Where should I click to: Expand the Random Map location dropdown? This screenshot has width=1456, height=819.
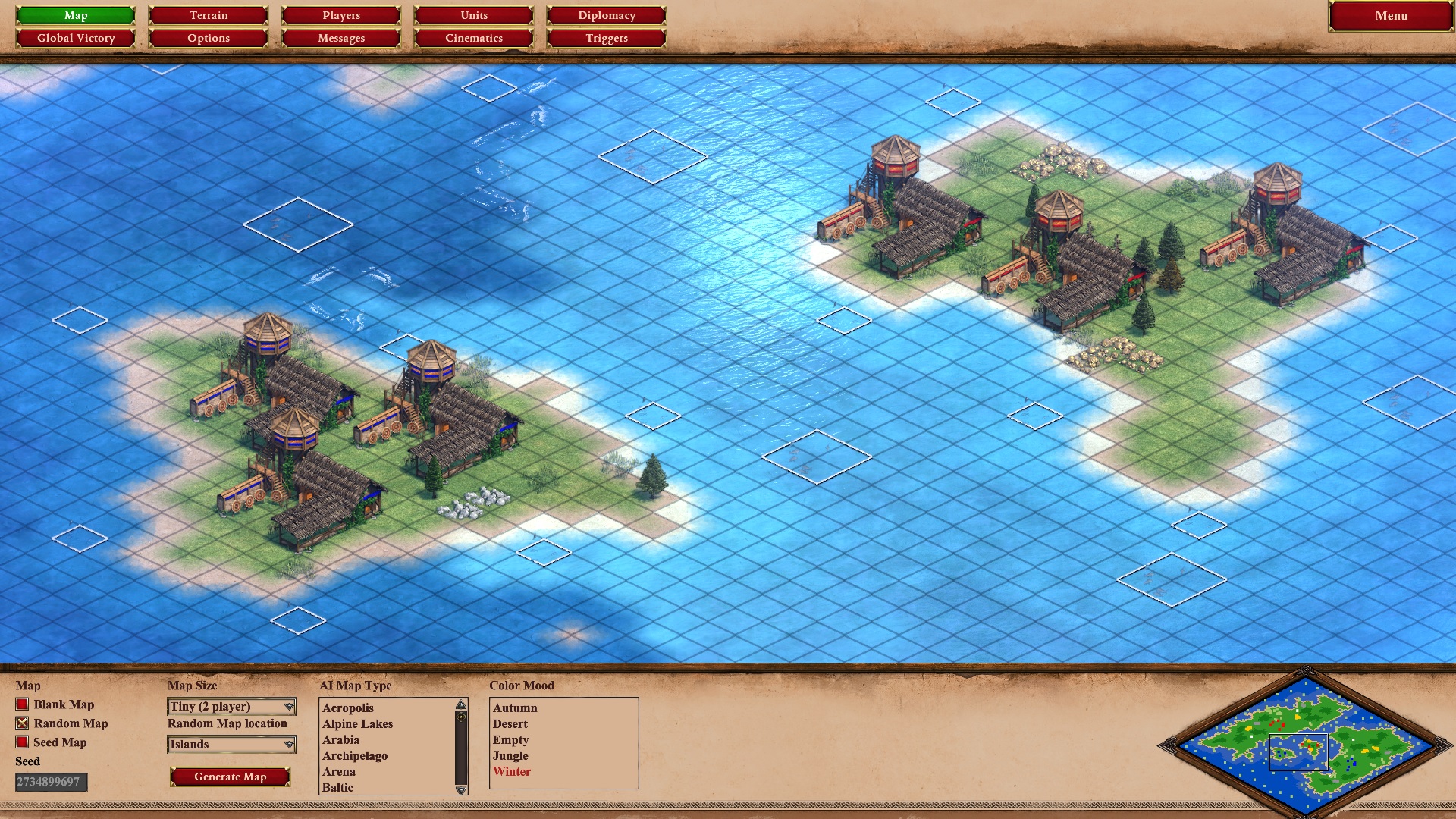point(231,745)
